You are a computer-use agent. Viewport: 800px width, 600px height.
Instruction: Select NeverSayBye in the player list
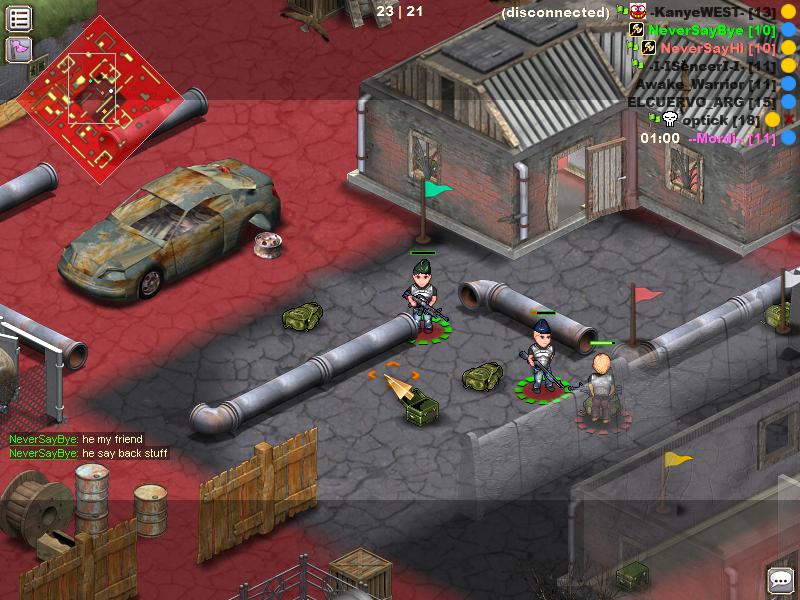711,30
